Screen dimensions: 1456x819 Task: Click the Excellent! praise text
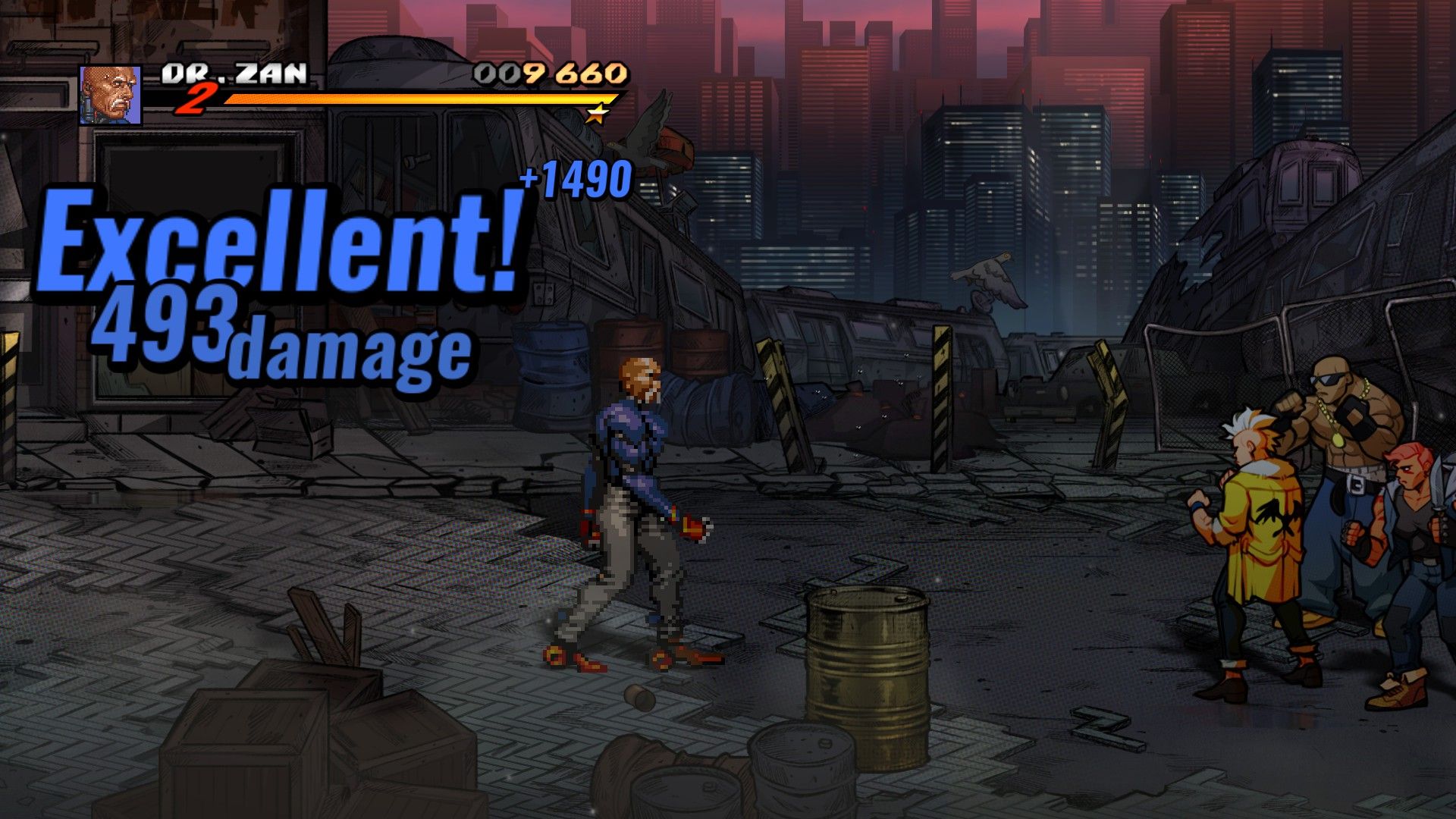pos(281,239)
